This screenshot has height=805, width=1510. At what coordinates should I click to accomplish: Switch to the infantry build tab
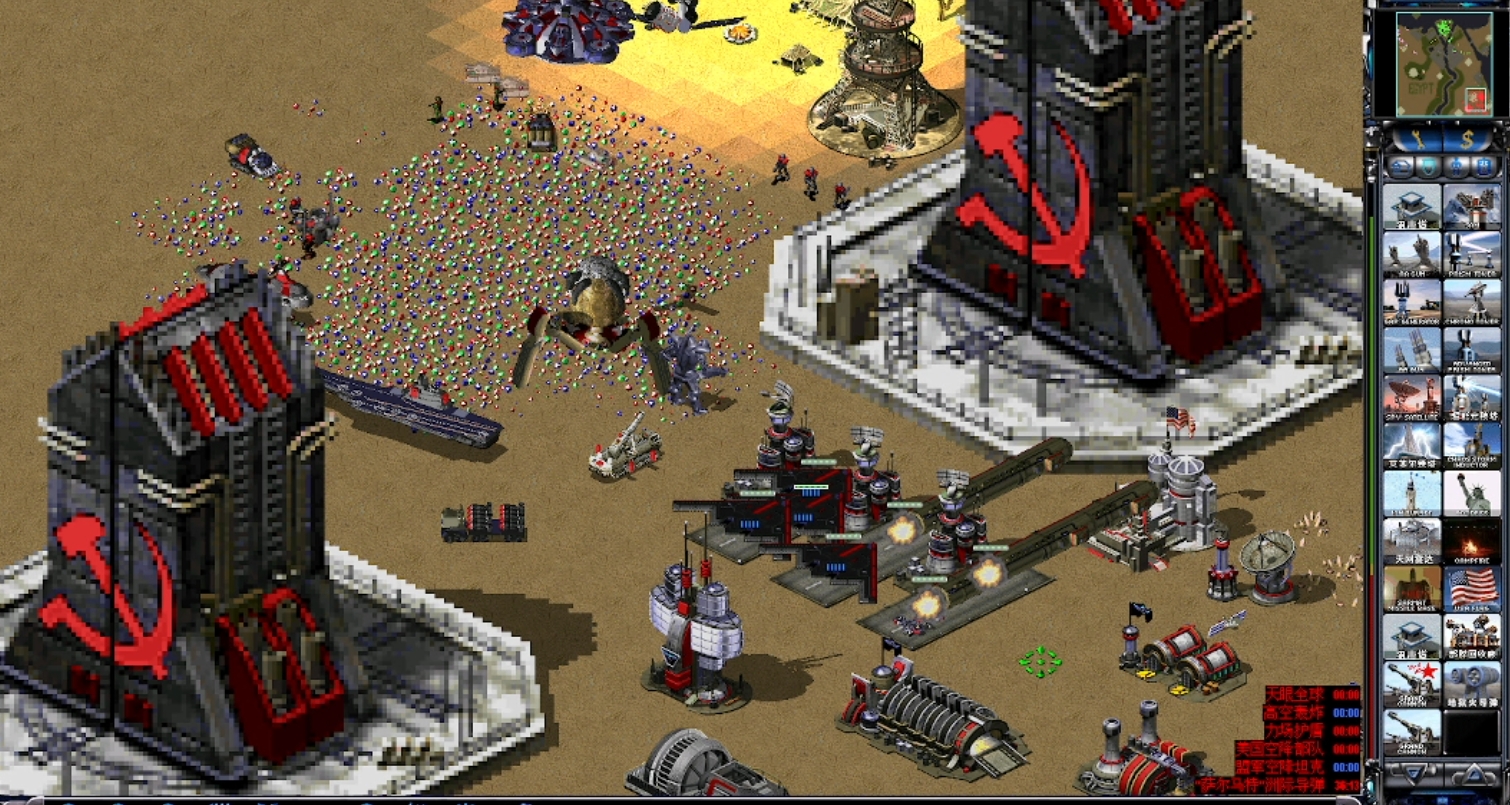pyautogui.click(x=1458, y=167)
